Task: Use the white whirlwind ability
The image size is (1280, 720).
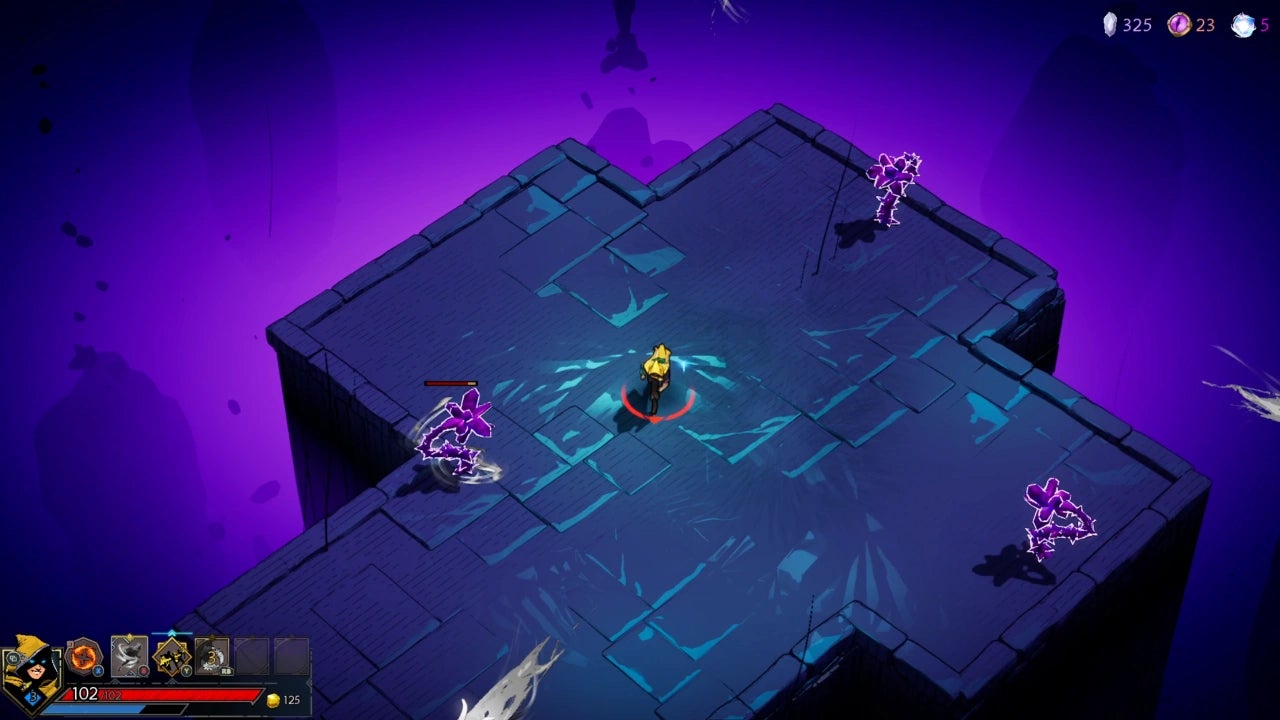Action: pyautogui.click(x=129, y=656)
